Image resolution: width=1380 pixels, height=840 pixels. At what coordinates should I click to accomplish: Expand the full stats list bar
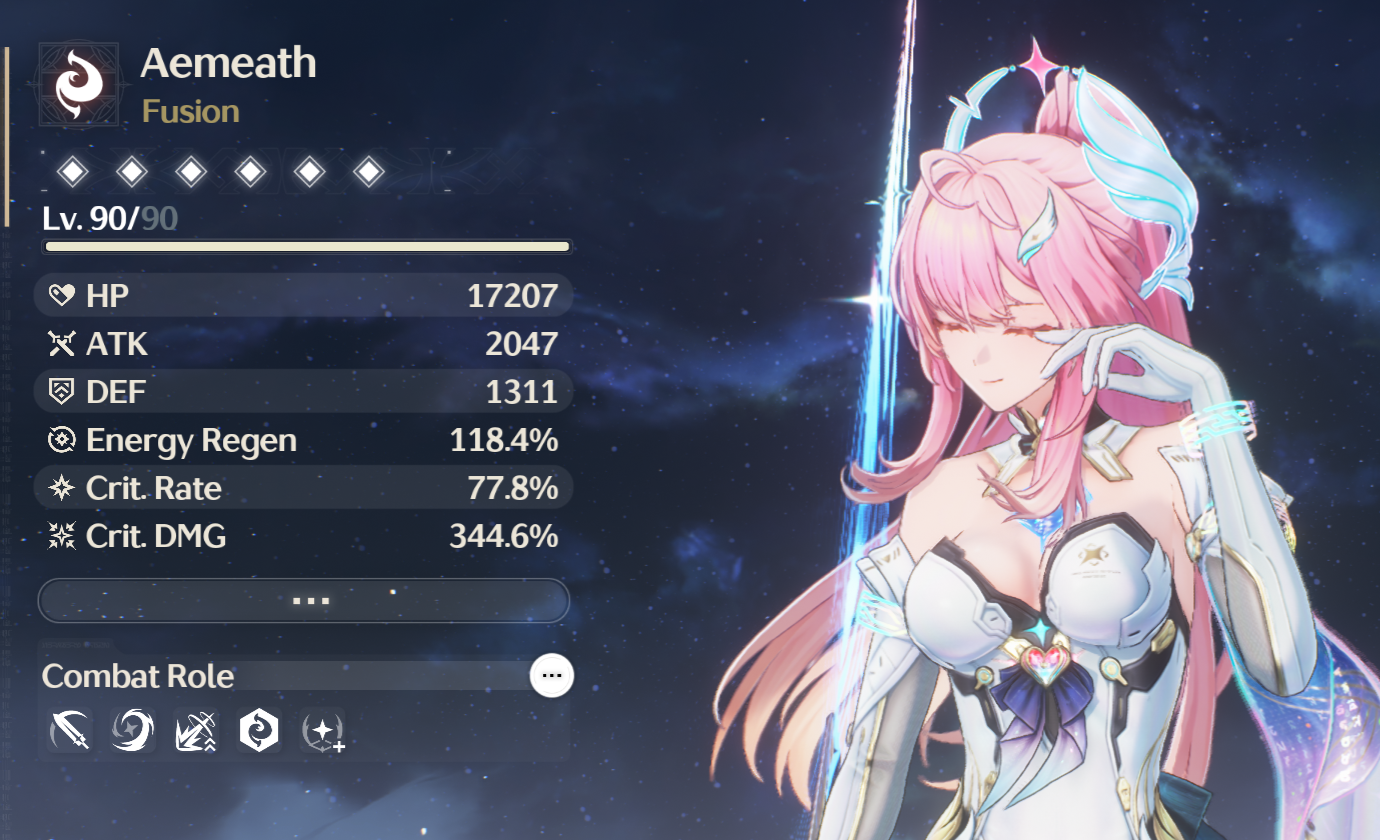coord(303,601)
